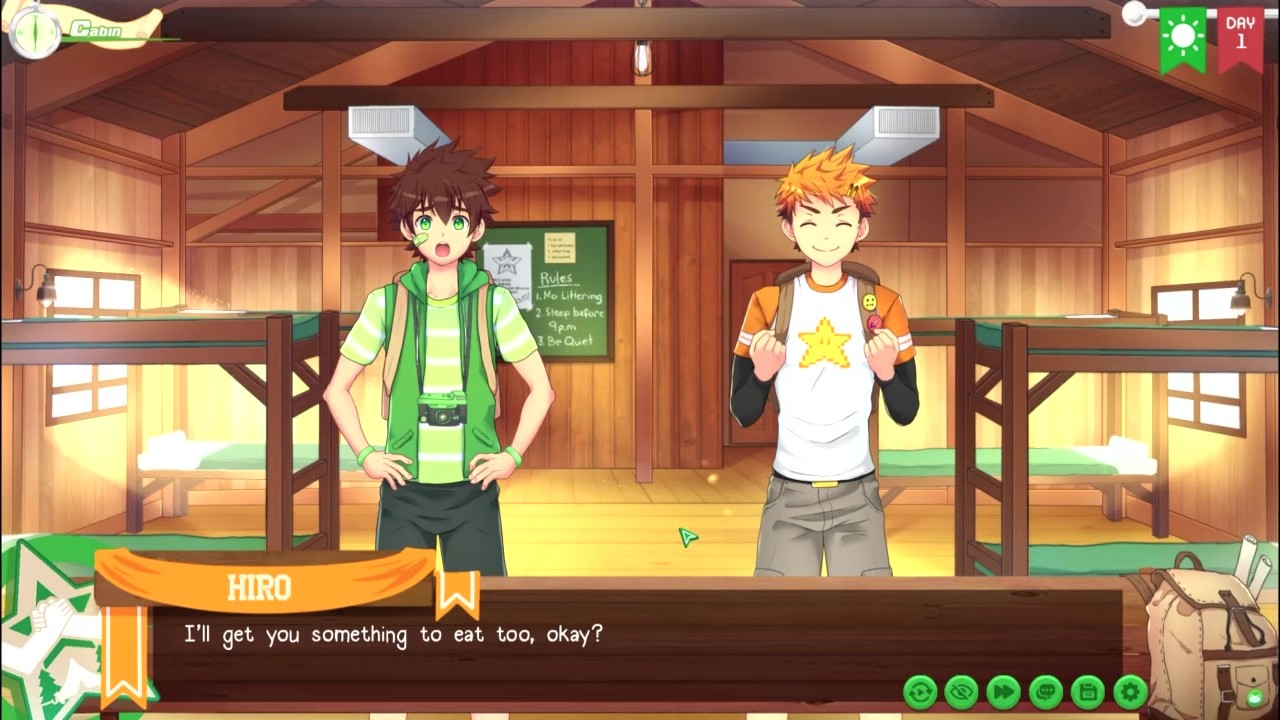Open settings with the gear icon

tap(1130, 691)
